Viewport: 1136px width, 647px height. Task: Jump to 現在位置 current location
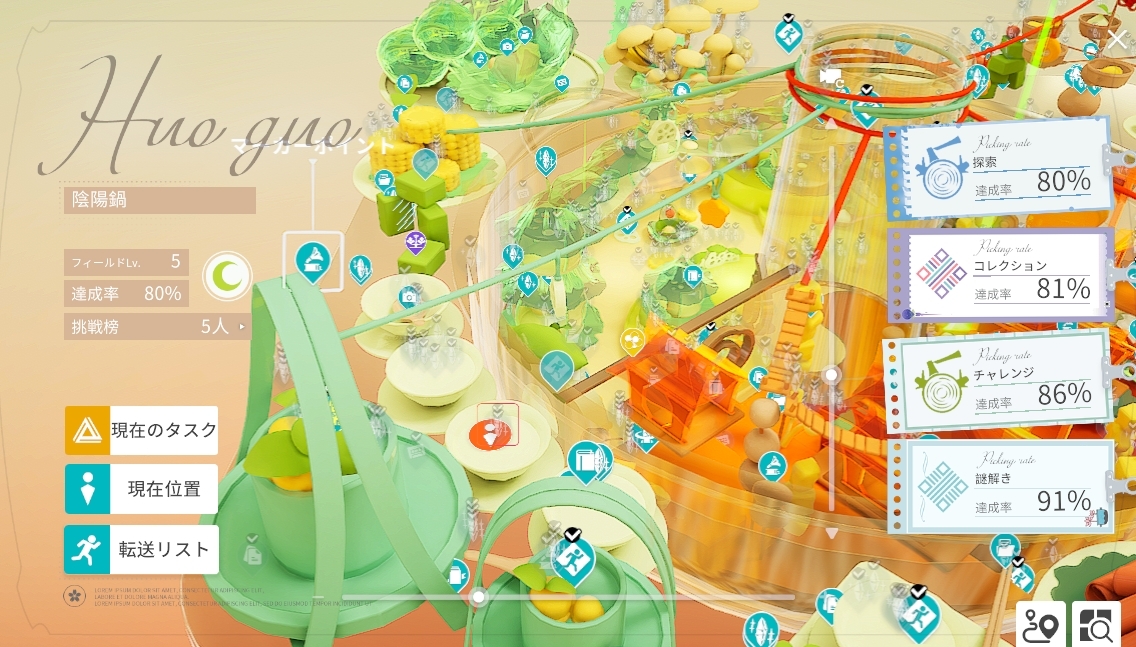141,489
